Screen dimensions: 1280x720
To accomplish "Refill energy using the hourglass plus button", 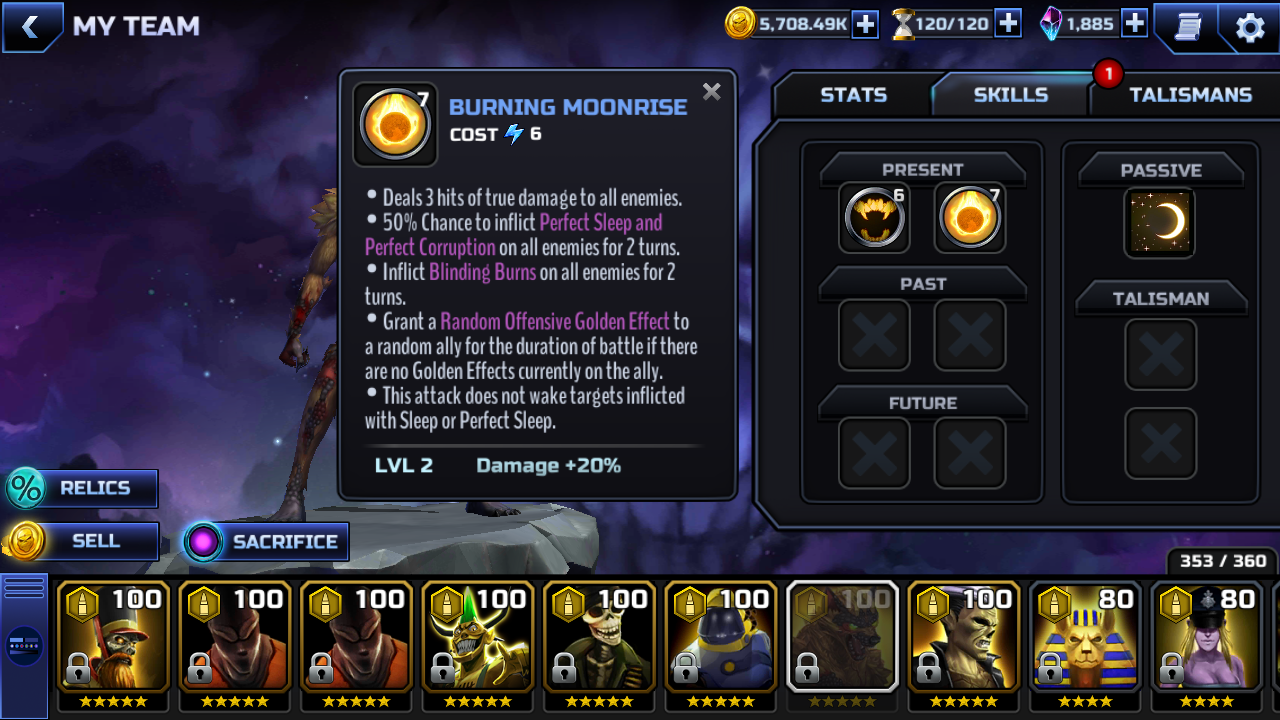I will tap(1008, 24).
